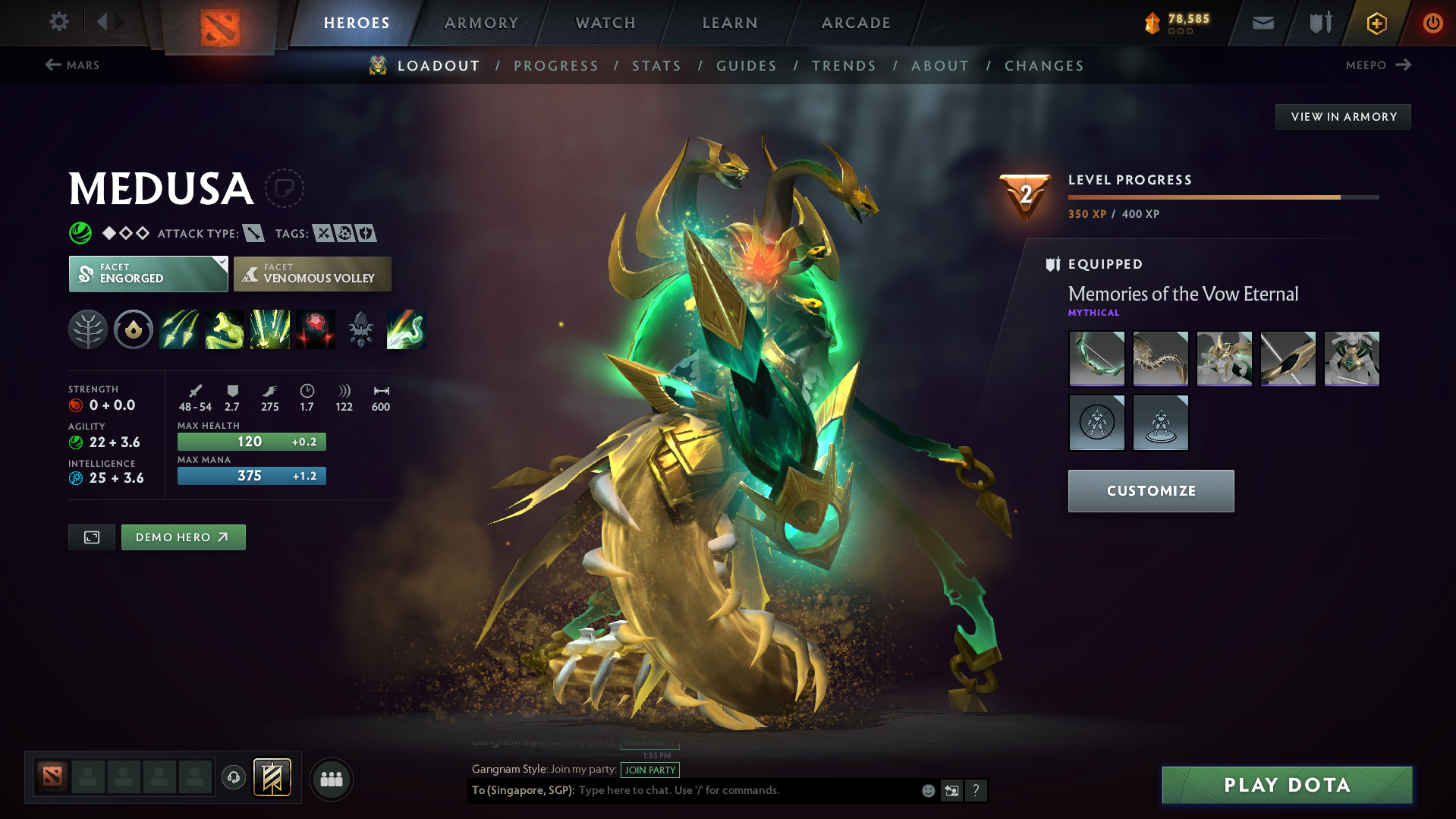The height and width of the screenshot is (819, 1456).
Task: Open the talent tree icon
Action: 88,329
